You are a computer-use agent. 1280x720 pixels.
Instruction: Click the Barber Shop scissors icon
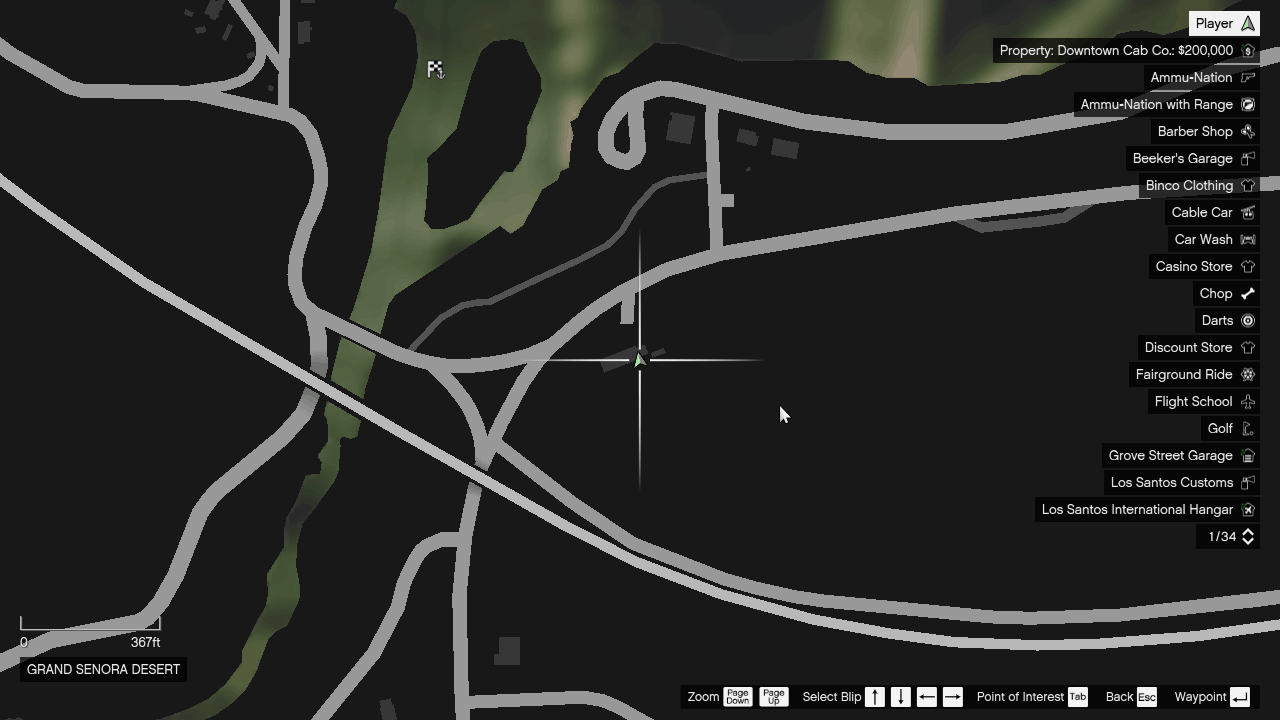click(1247, 131)
